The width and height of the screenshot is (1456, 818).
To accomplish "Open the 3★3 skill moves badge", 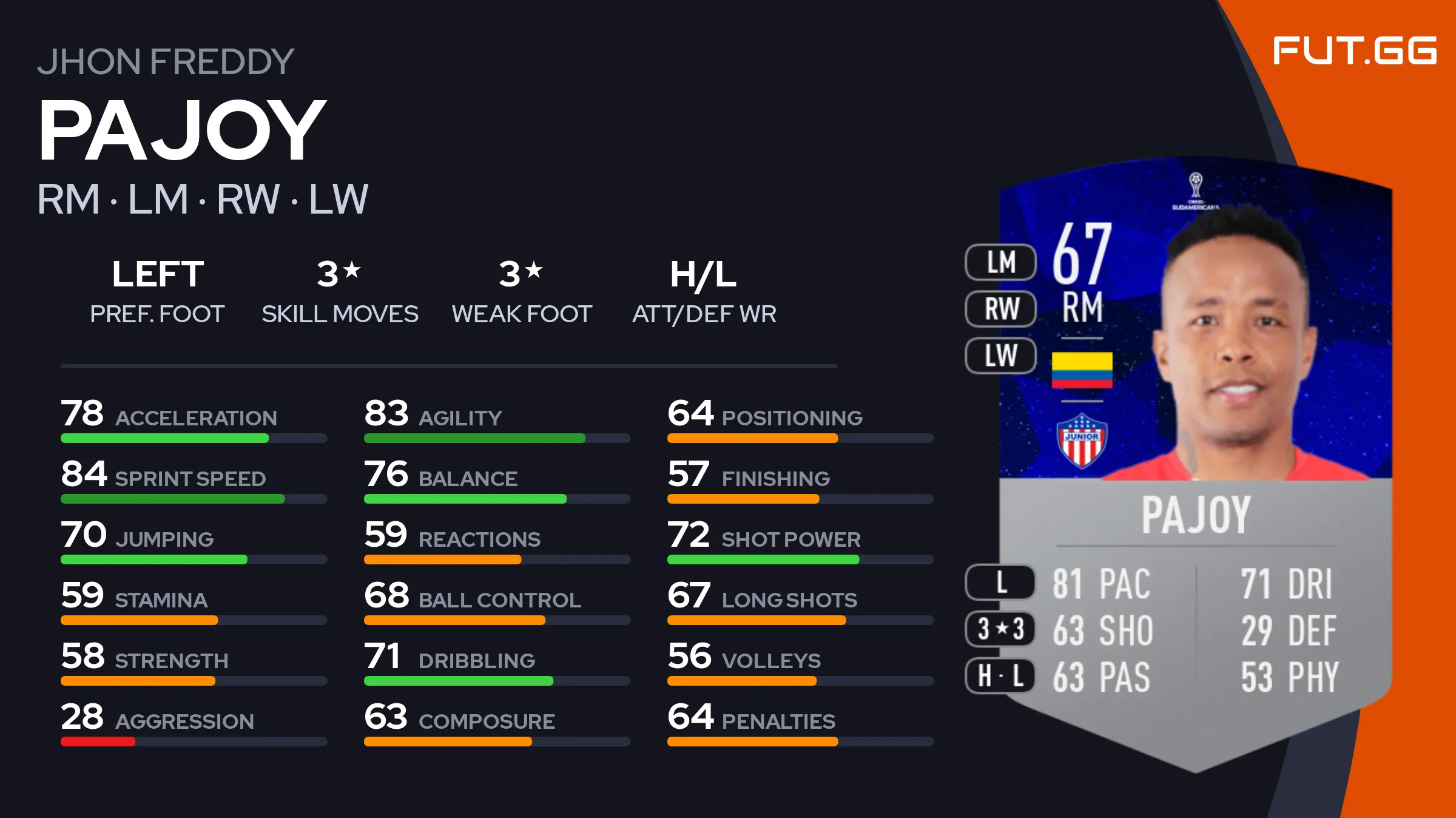I will pyautogui.click(x=1000, y=629).
